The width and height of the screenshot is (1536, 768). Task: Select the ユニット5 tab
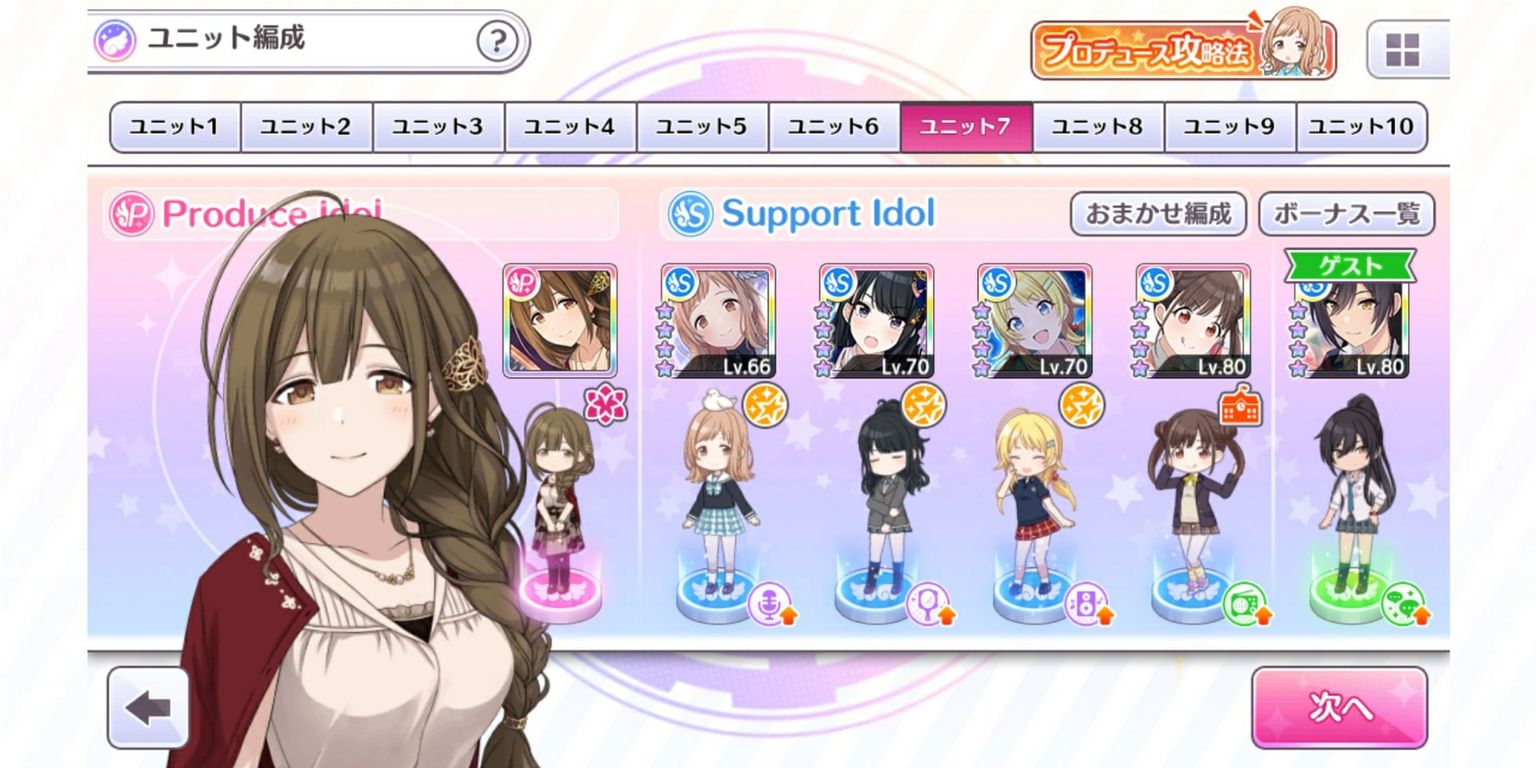(702, 126)
